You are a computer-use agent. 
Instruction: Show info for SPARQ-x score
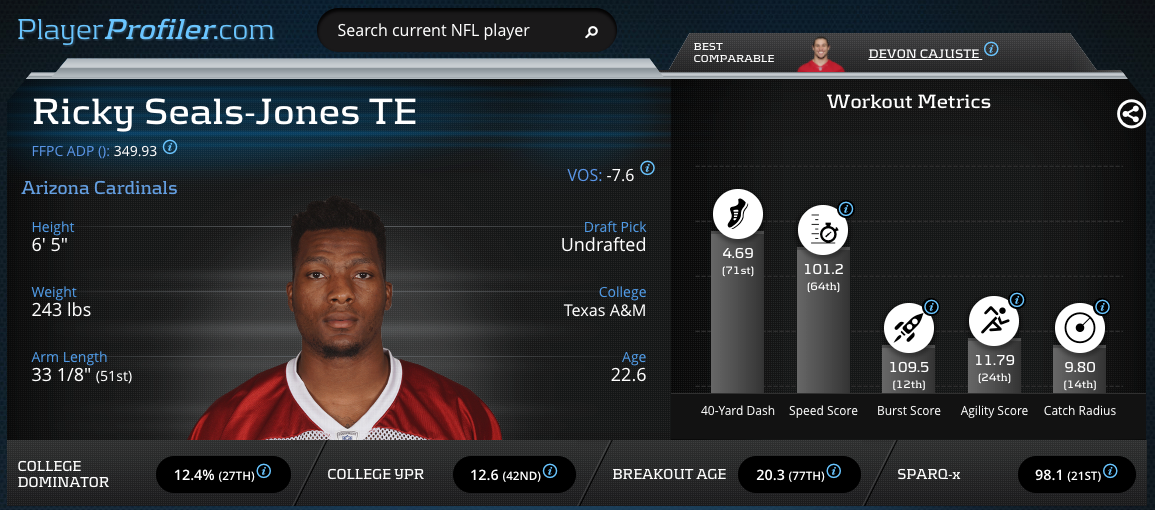[x=1110, y=471]
